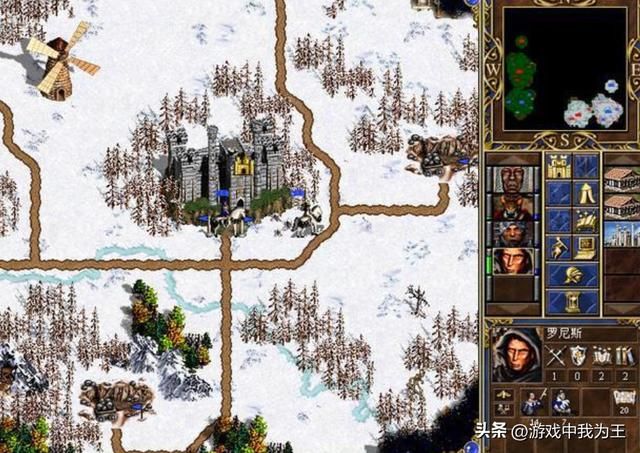The width and height of the screenshot is (640, 453).
Task: Open adventure options with the digging hero icon
Action: click(x=557, y=249)
